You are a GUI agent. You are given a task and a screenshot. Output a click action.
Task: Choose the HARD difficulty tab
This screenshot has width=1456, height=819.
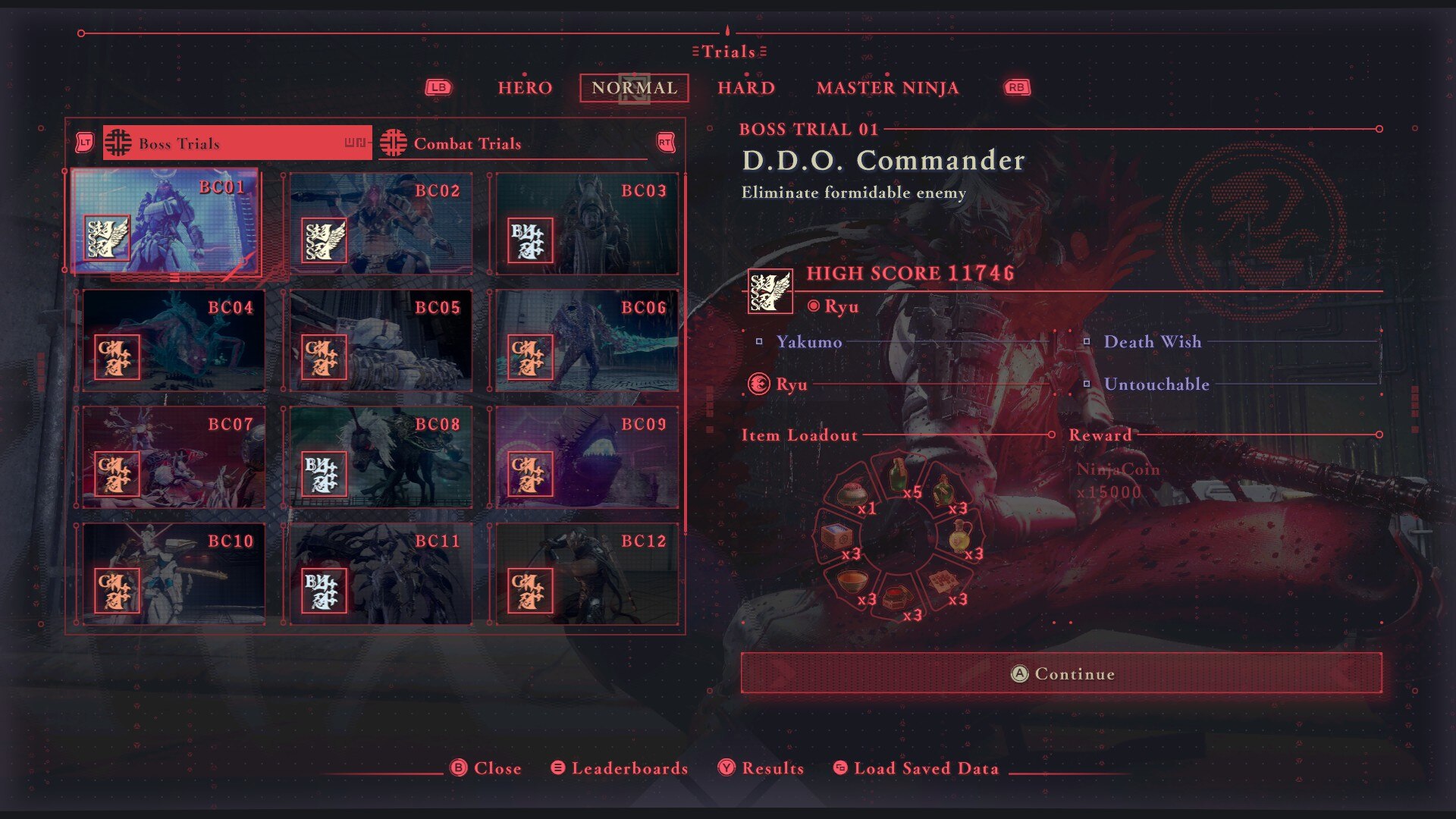click(746, 88)
